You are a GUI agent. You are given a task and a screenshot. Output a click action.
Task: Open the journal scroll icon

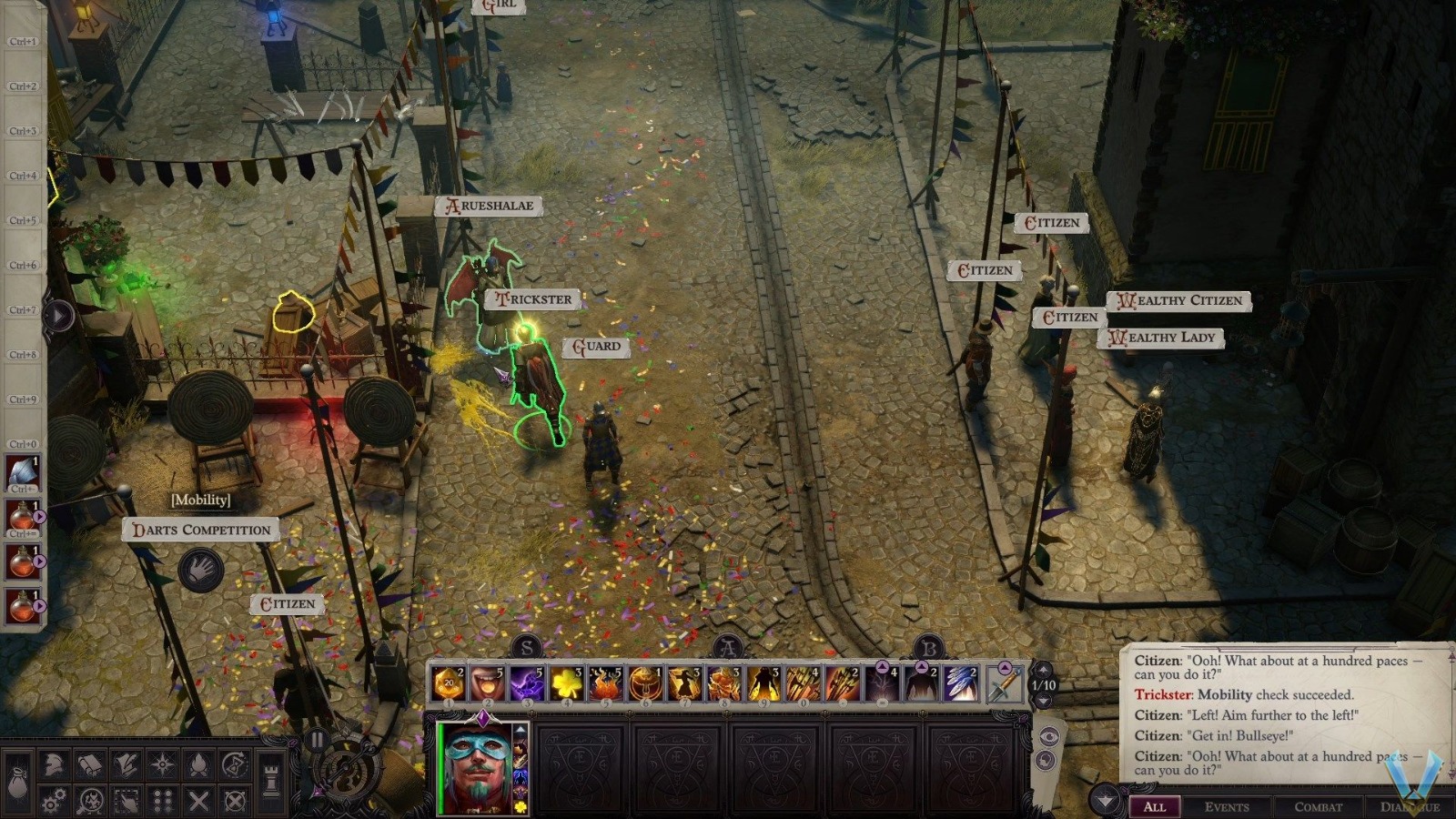(x=90, y=763)
